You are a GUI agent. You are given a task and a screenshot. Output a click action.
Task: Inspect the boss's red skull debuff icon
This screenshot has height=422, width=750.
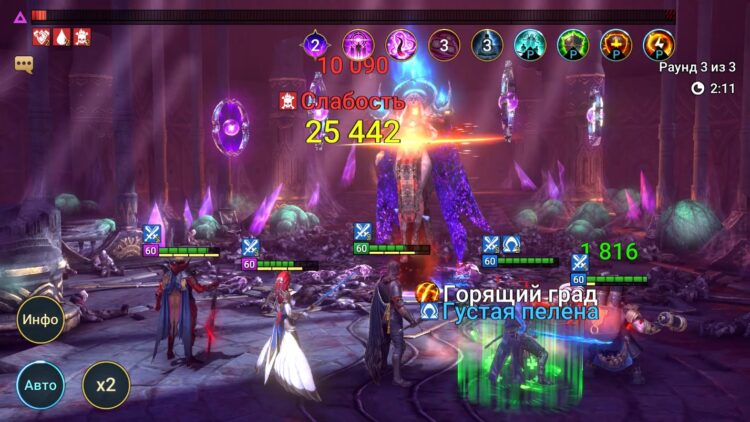click(83, 37)
